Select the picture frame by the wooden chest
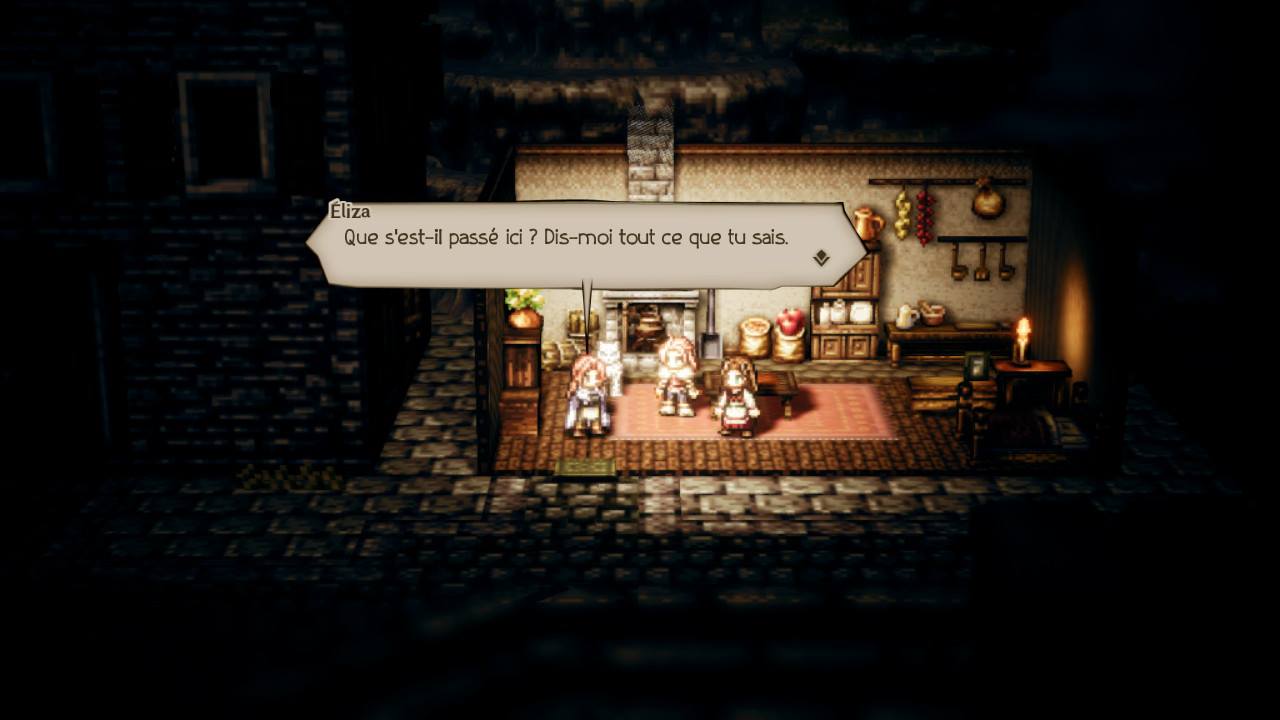Viewport: 1280px width, 720px height. [975, 367]
